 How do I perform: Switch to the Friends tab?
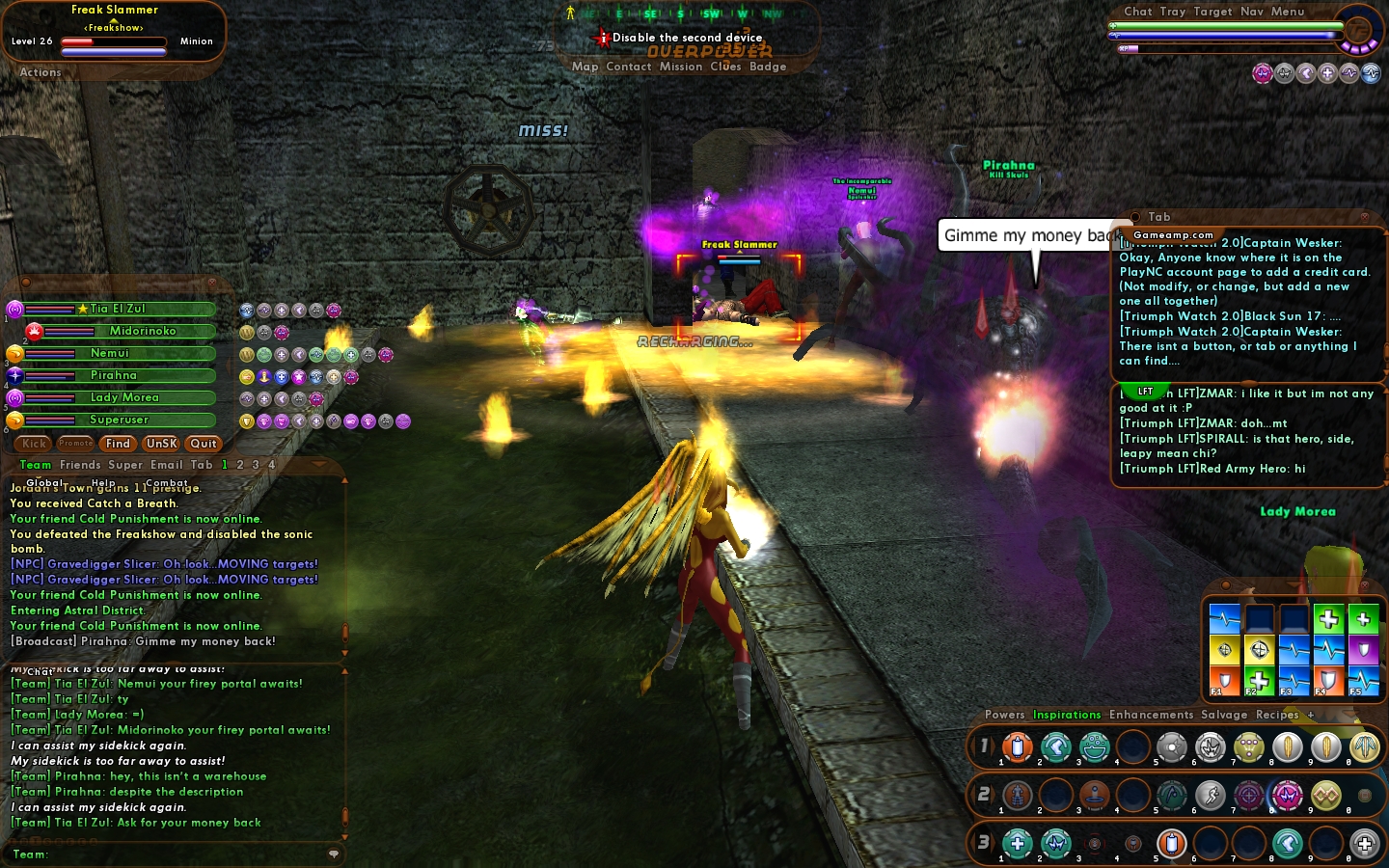80,465
